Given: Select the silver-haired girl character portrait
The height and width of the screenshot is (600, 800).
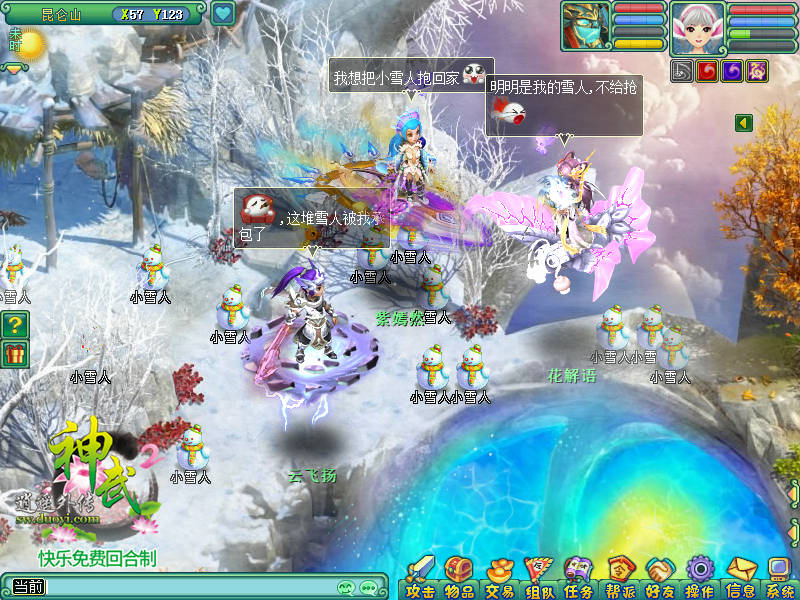Looking at the screenshot, I should coord(697,27).
